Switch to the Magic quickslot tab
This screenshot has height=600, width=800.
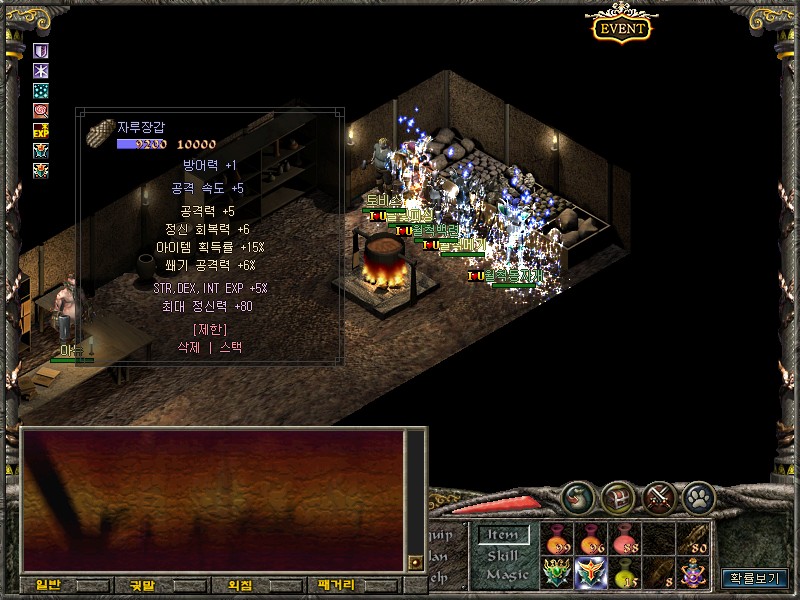[503, 574]
